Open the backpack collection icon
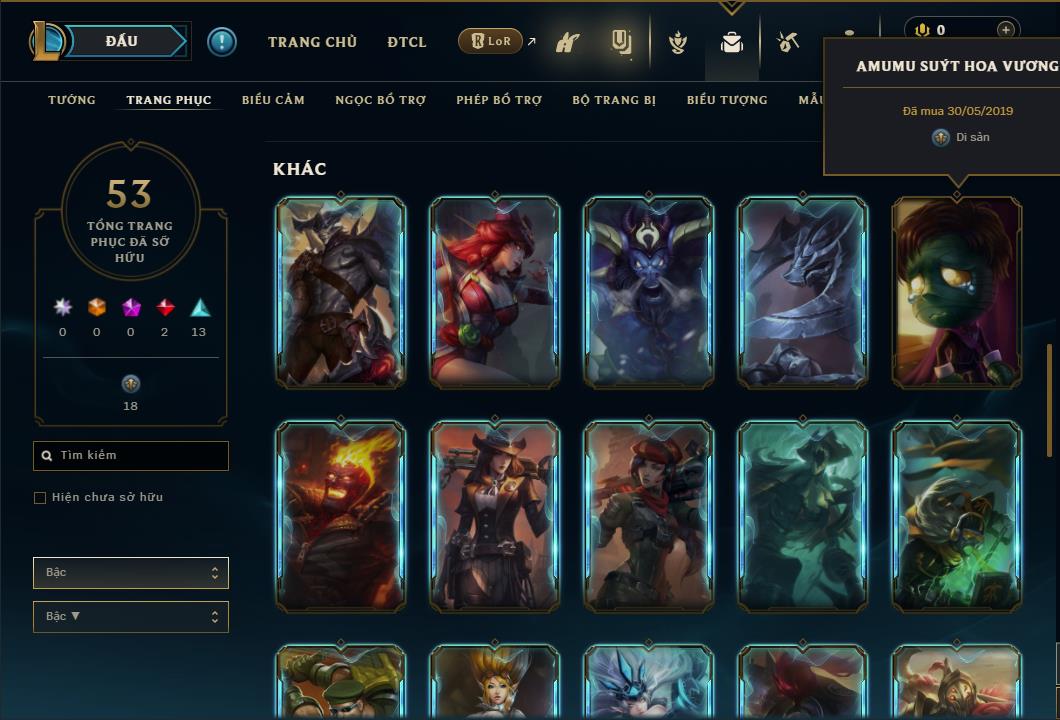Screen dimensions: 1060x720 731,42
